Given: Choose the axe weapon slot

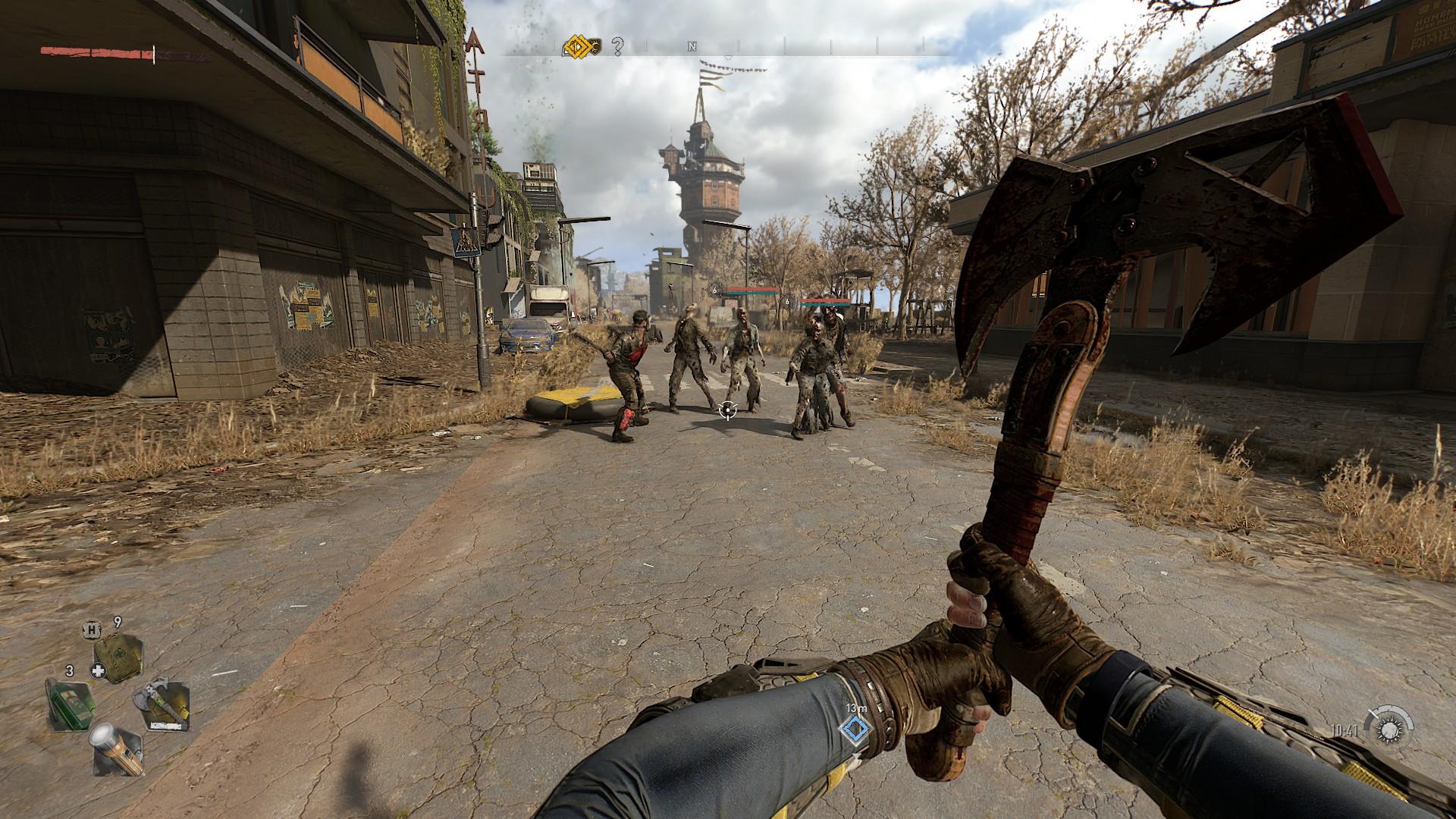Looking at the screenshot, I should point(162,705).
